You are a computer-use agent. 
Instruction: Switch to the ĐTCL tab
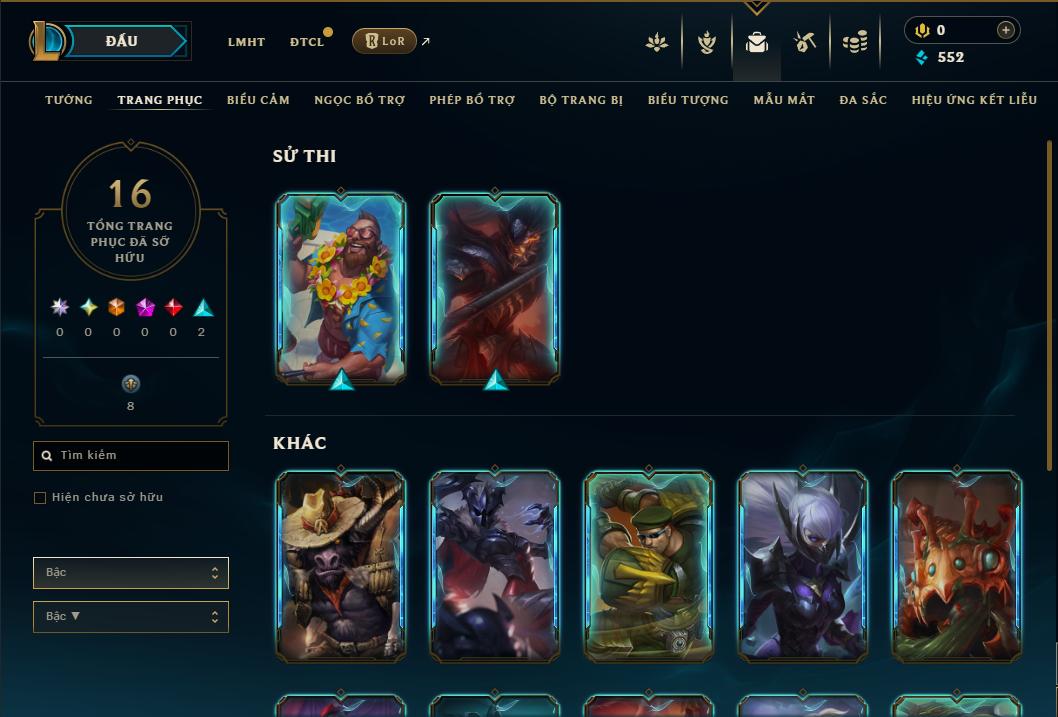click(307, 42)
